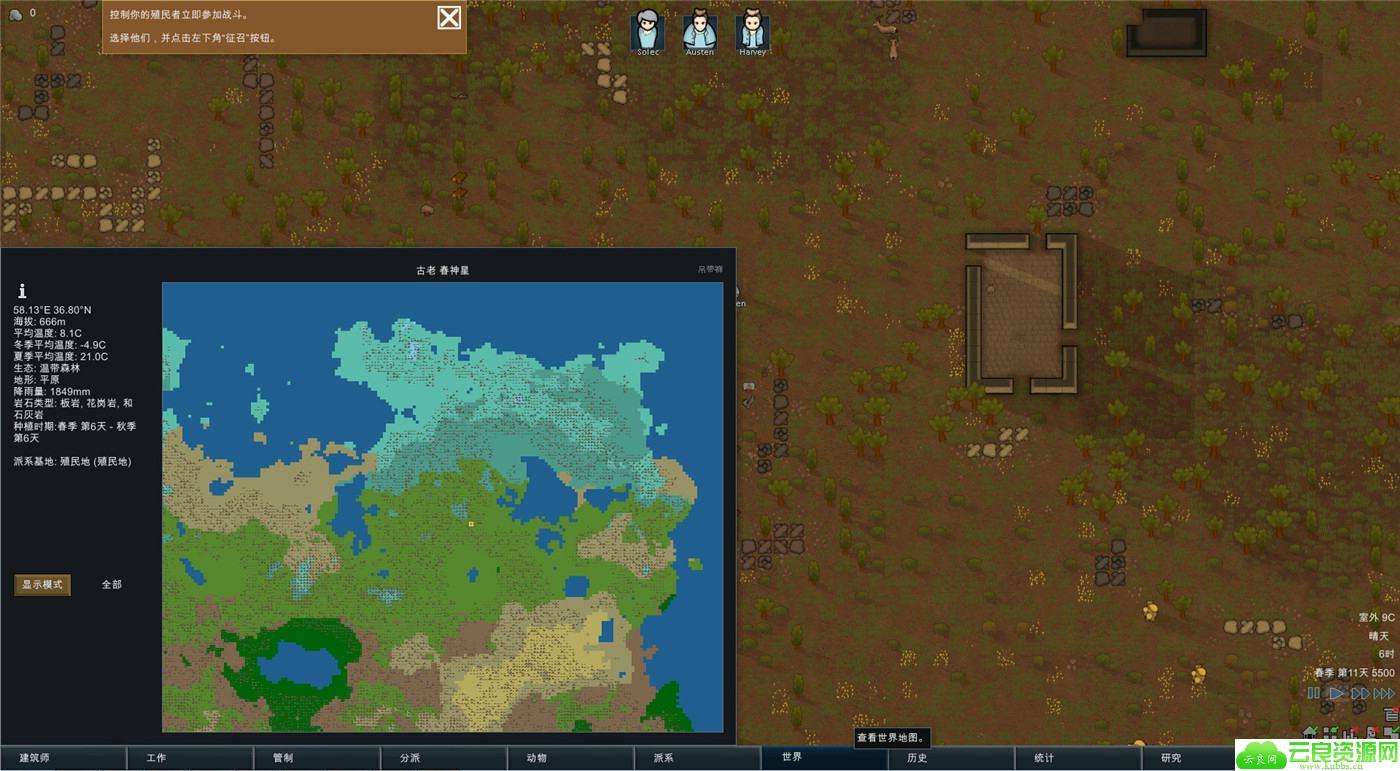Click the info icon in world panel
The image size is (1400, 771).
pos(22,291)
